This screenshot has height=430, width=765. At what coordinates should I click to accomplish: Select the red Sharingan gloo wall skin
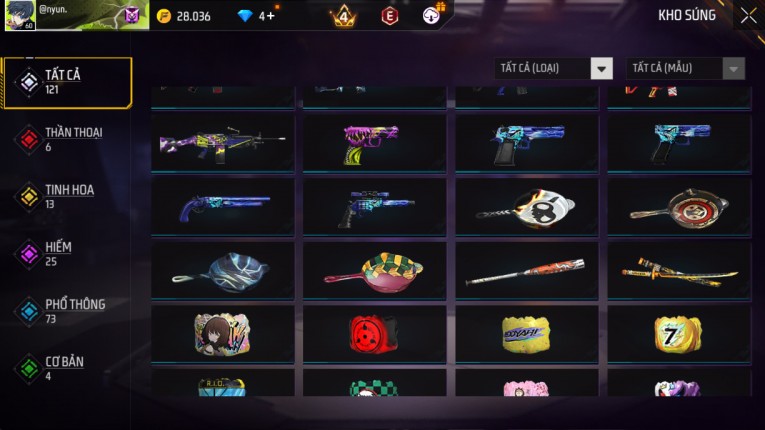pyautogui.click(x=375, y=334)
